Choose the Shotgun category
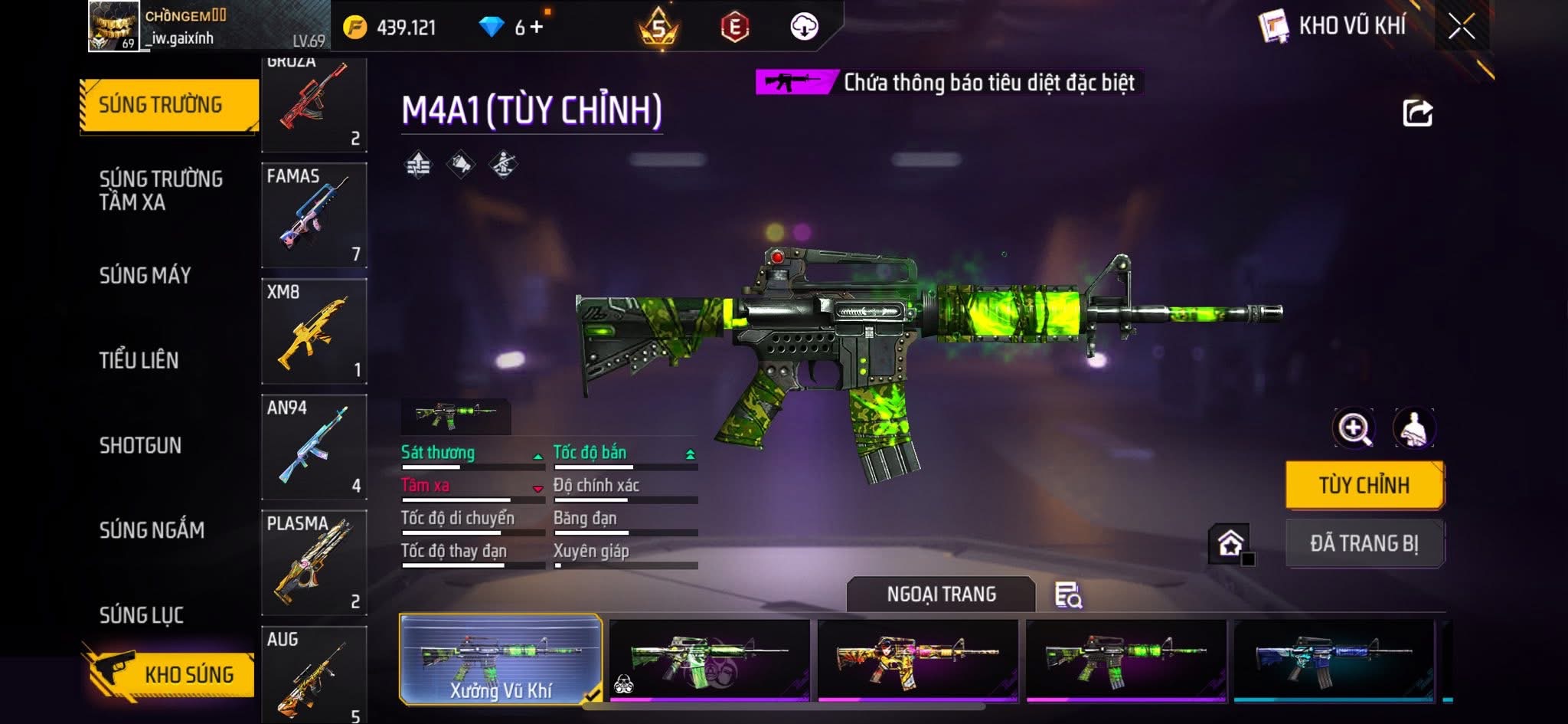The image size is (1568, 724). tap(140, 445)
